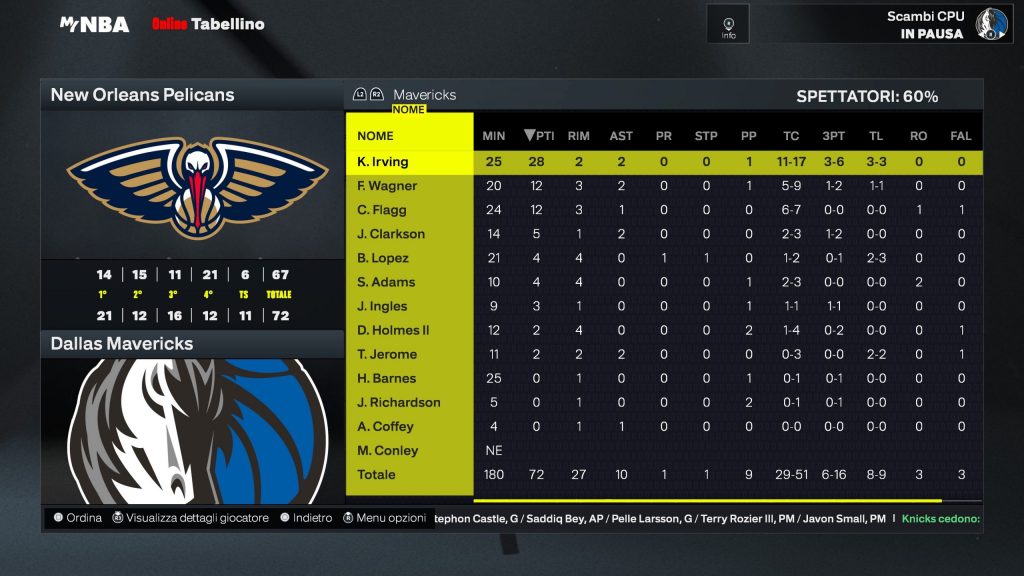This screenshot has width=1024, height=576.
Task: Select J. Ingles' player row
Action: 383,306
